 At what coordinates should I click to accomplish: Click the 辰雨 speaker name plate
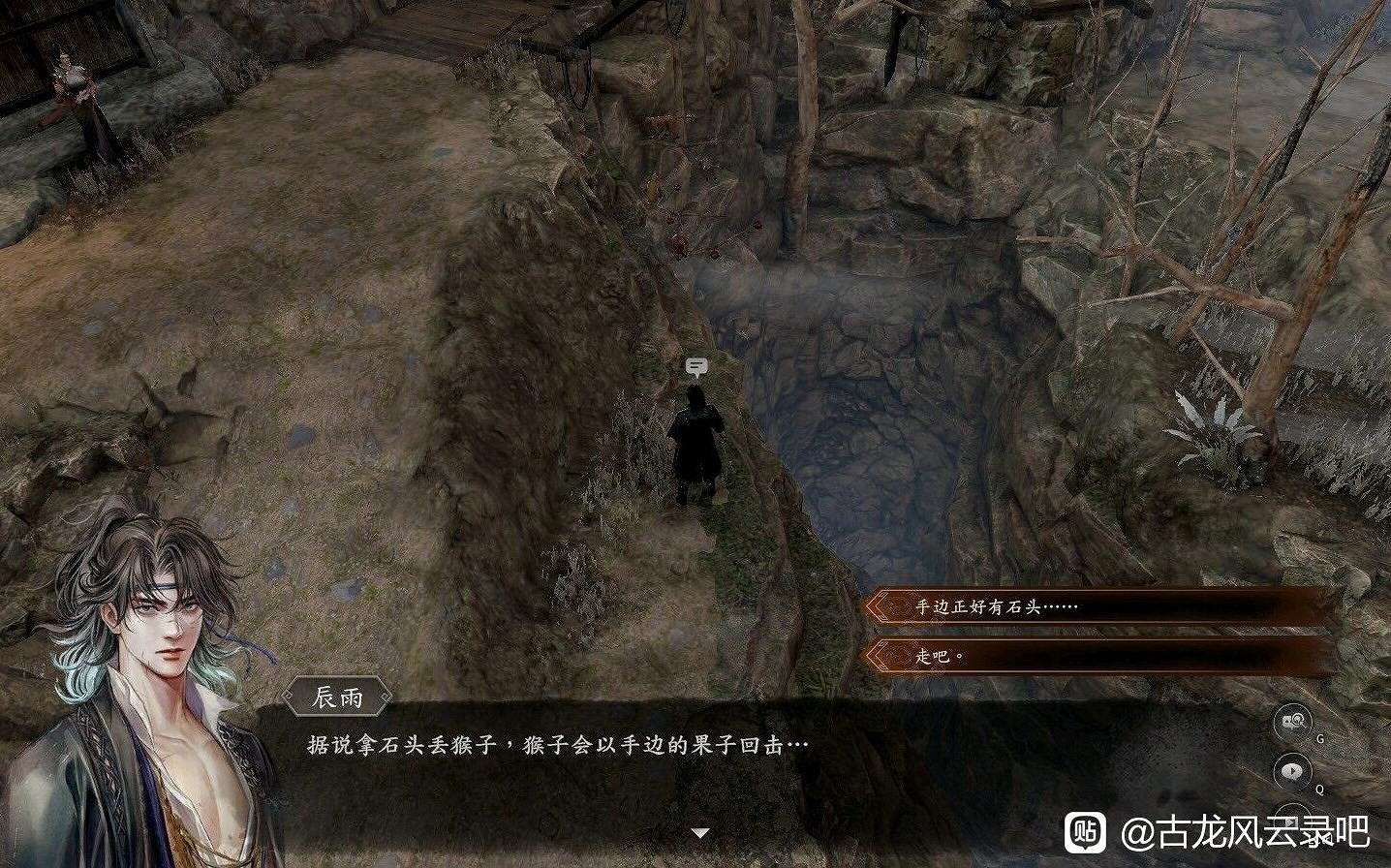click(x=339, y=693)
